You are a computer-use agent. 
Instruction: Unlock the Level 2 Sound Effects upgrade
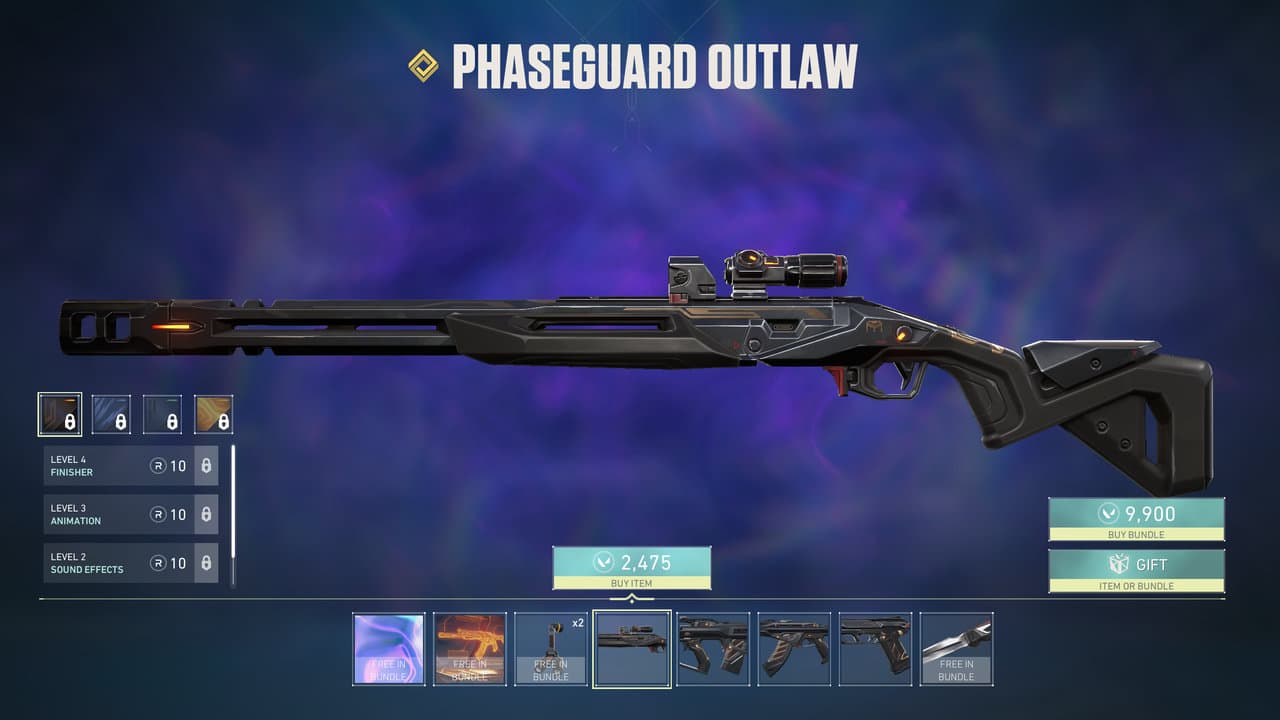tap(207, 563)
